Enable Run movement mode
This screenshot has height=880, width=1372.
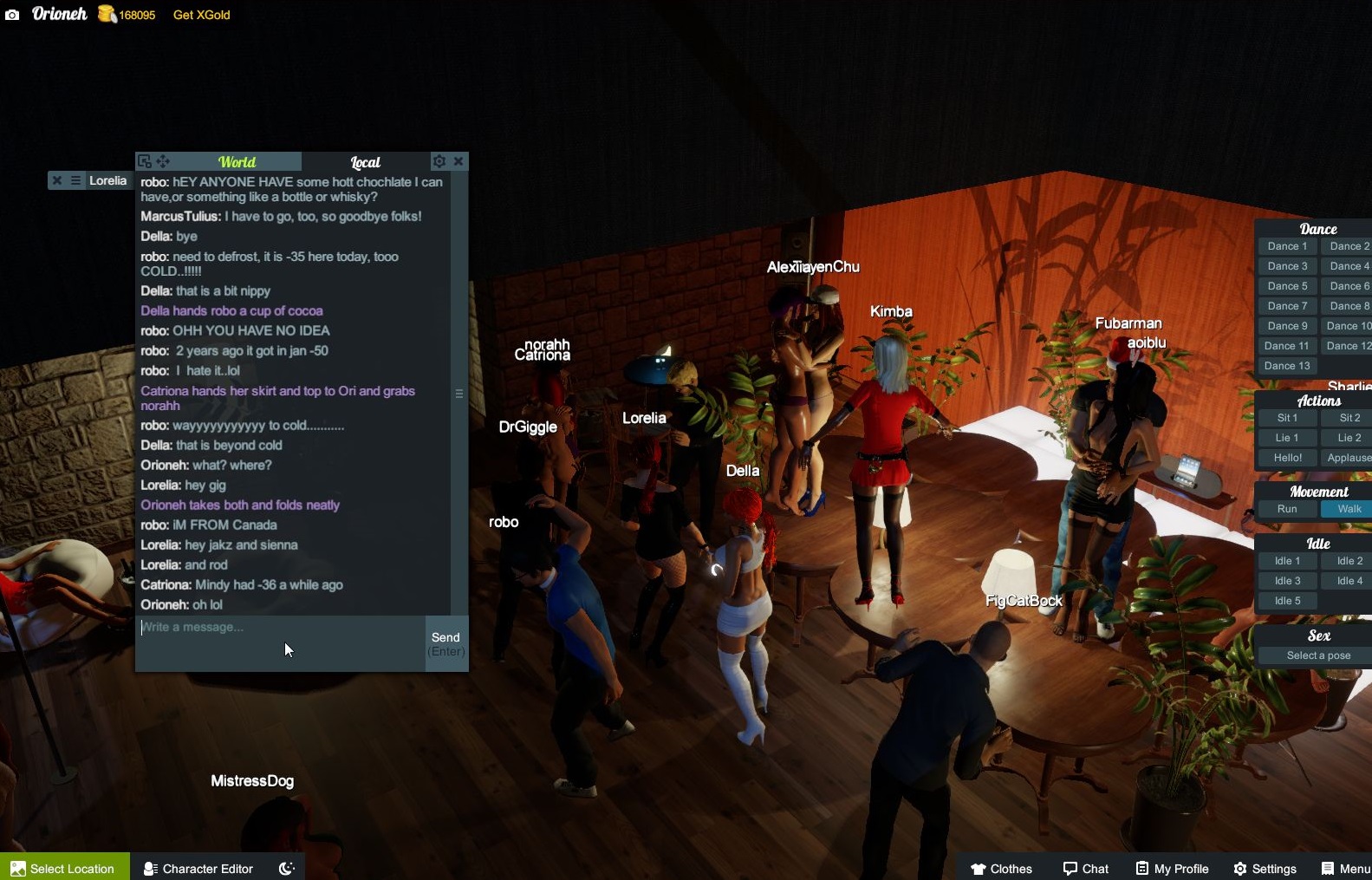1288,509
